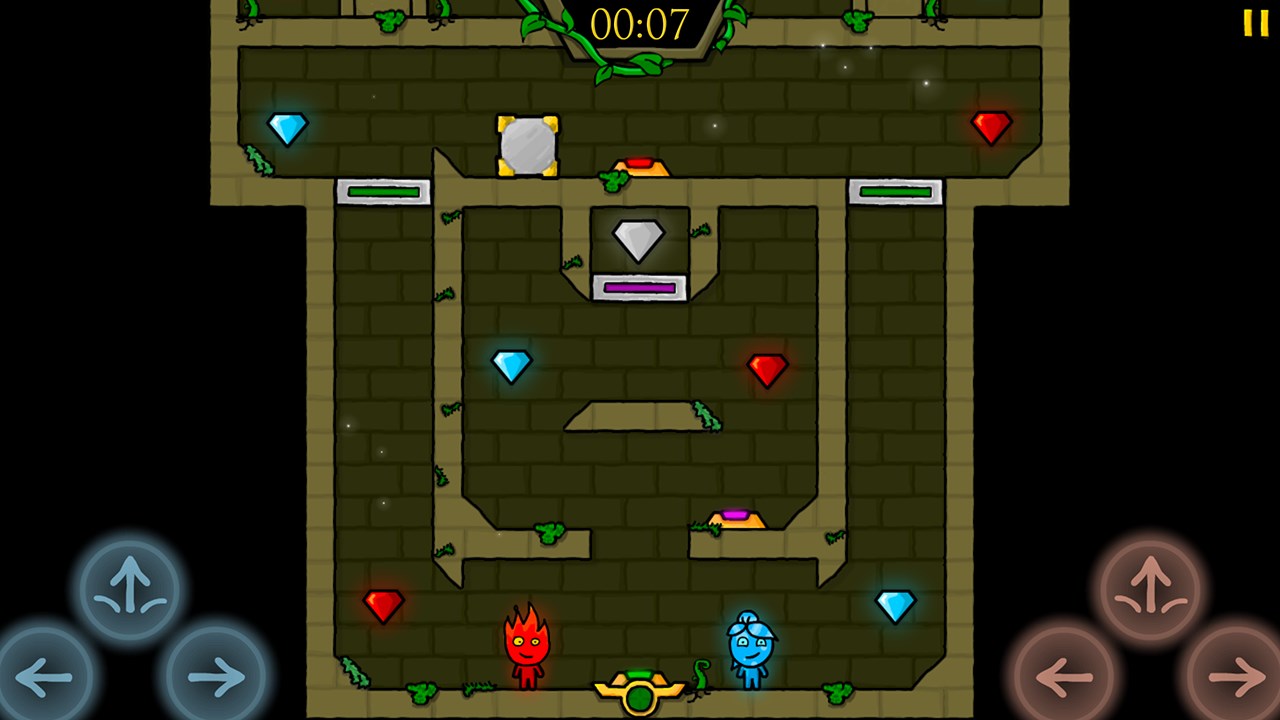Click the golden exit emblem at bottom center
1280x720 pixels.
tap(640, 695)
